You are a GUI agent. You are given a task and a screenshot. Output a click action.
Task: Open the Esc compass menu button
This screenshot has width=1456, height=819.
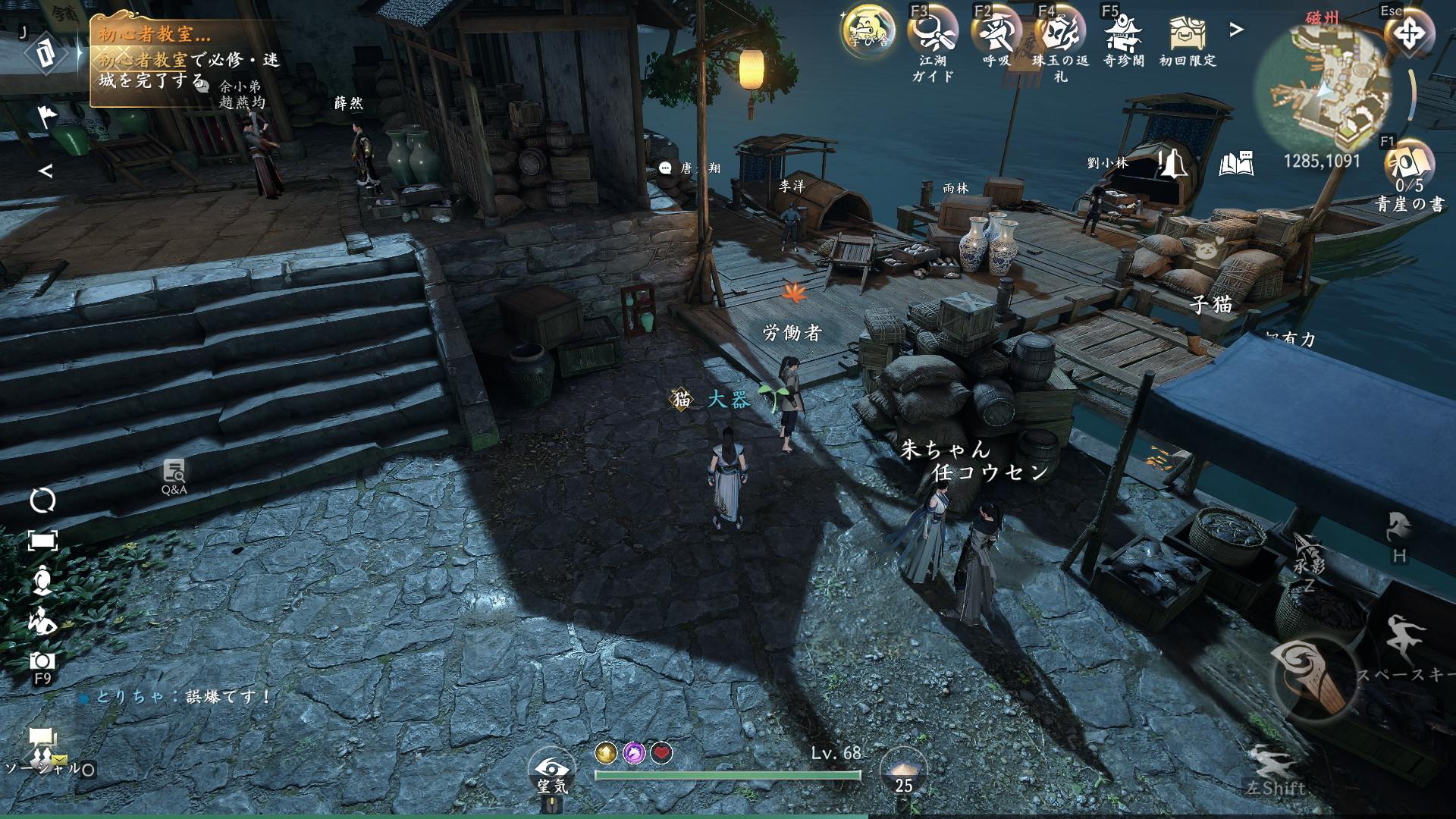(x=1409, y=33)
